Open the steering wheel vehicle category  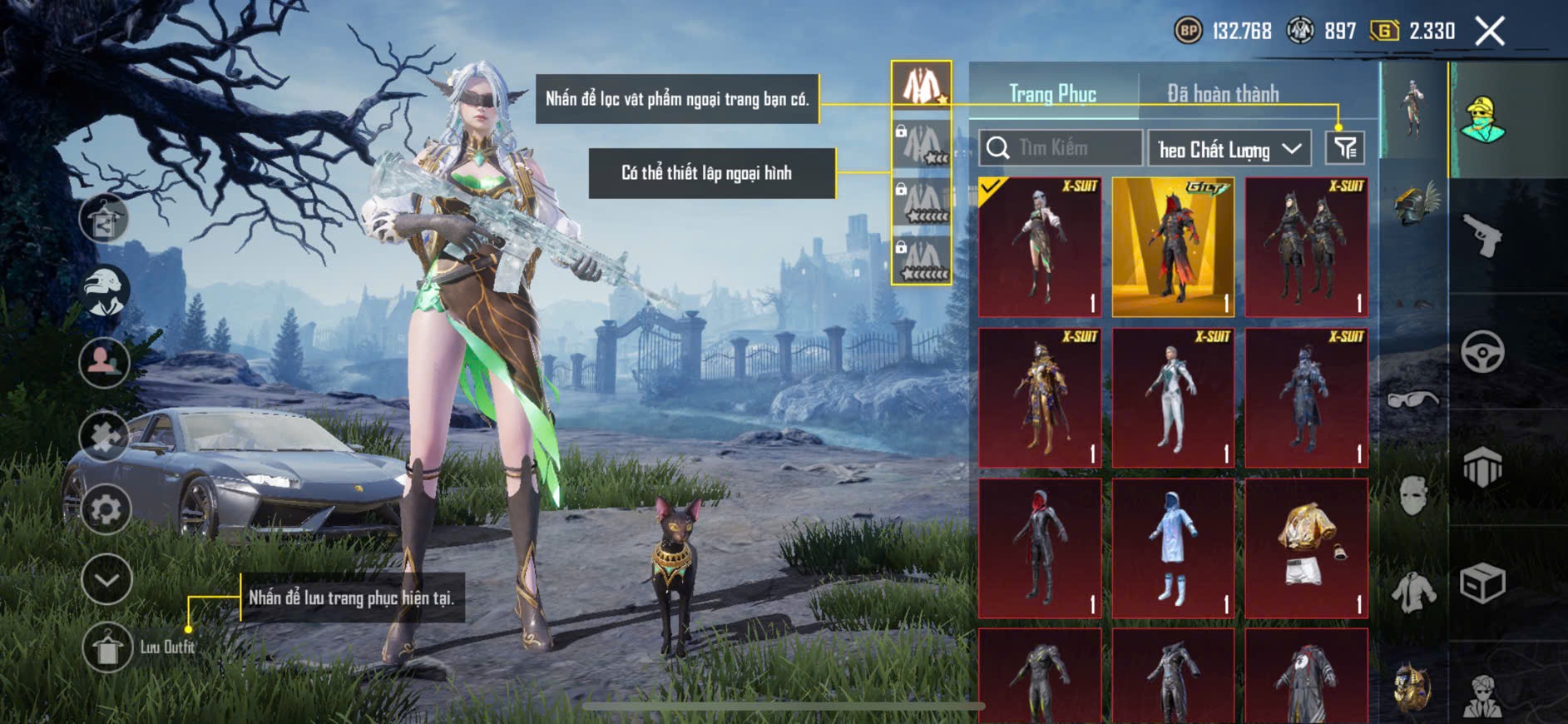click(1482, 351)
